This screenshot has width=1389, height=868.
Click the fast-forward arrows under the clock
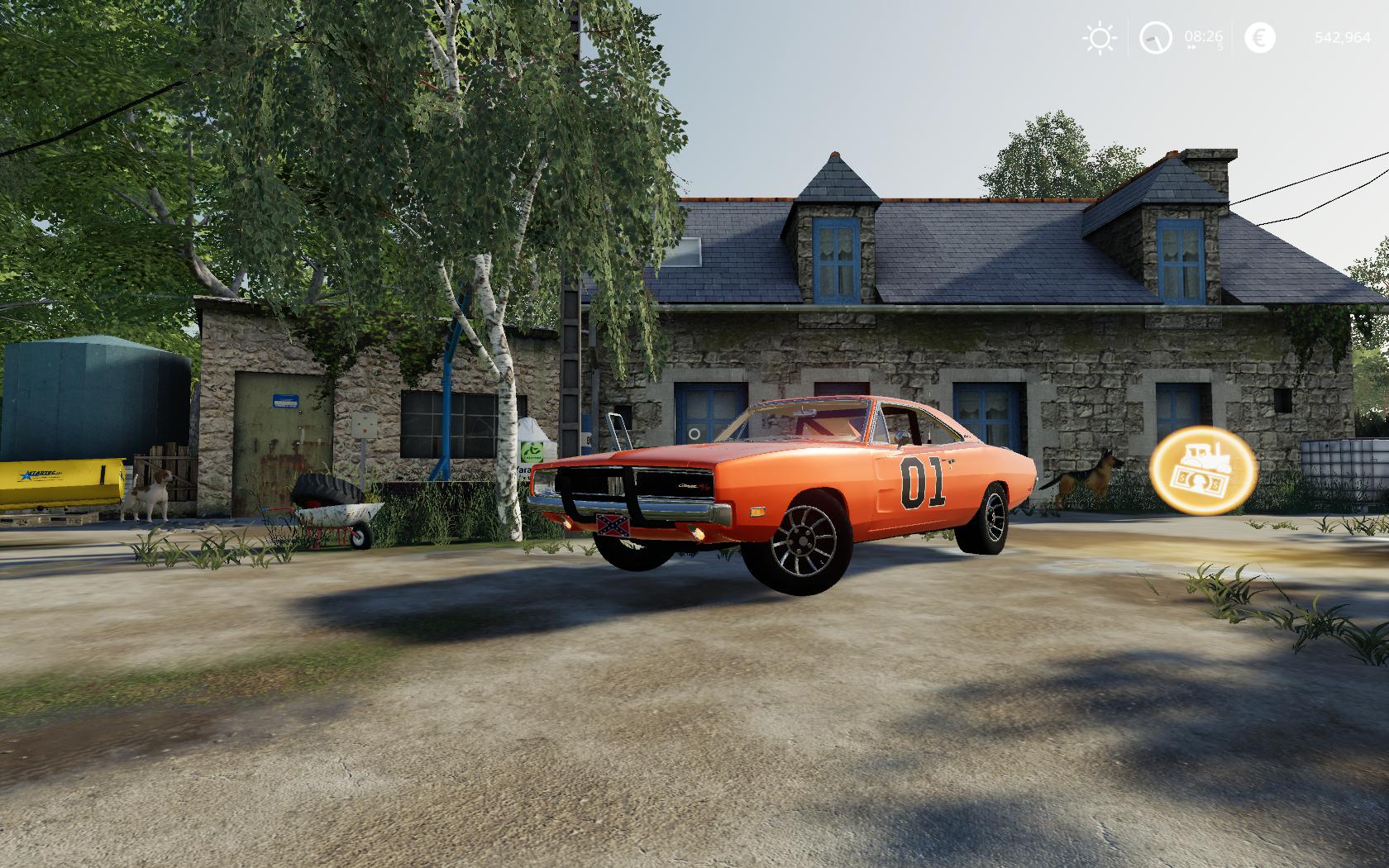[x=1191, y=48]
